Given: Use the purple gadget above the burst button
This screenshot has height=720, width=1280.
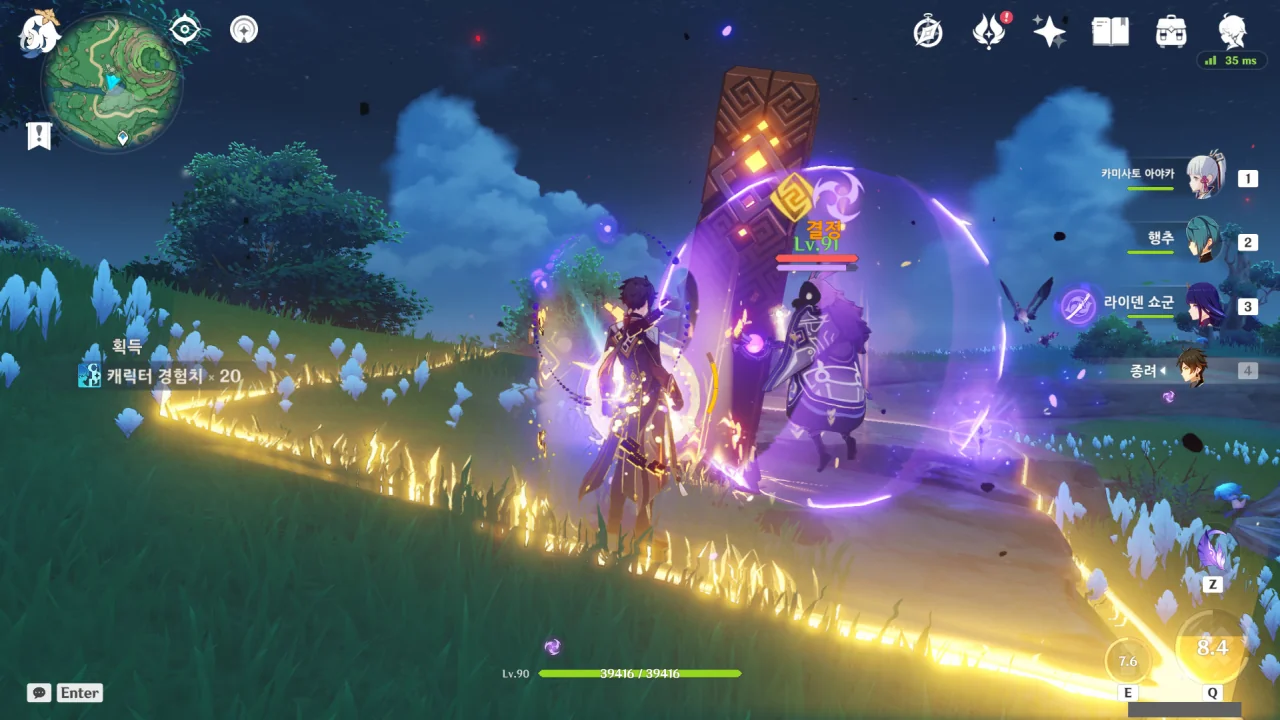Looking at the screenshot, I should [x=1214, y=552].
